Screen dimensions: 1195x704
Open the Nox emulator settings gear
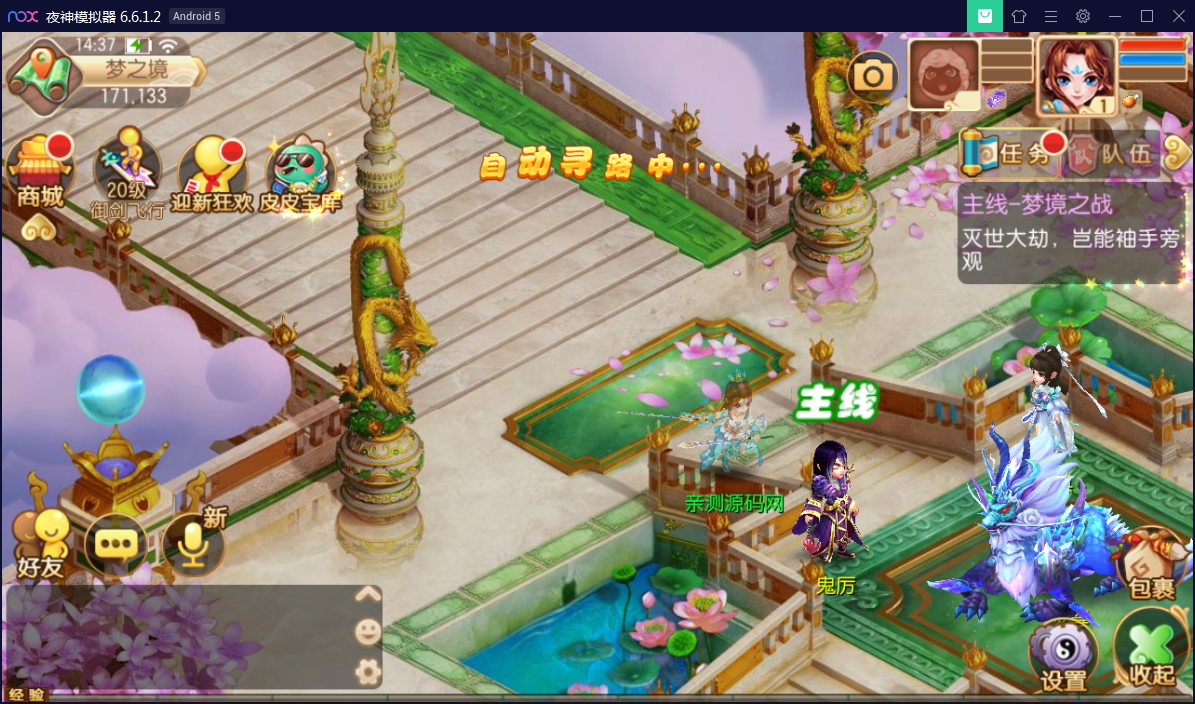1083,16
